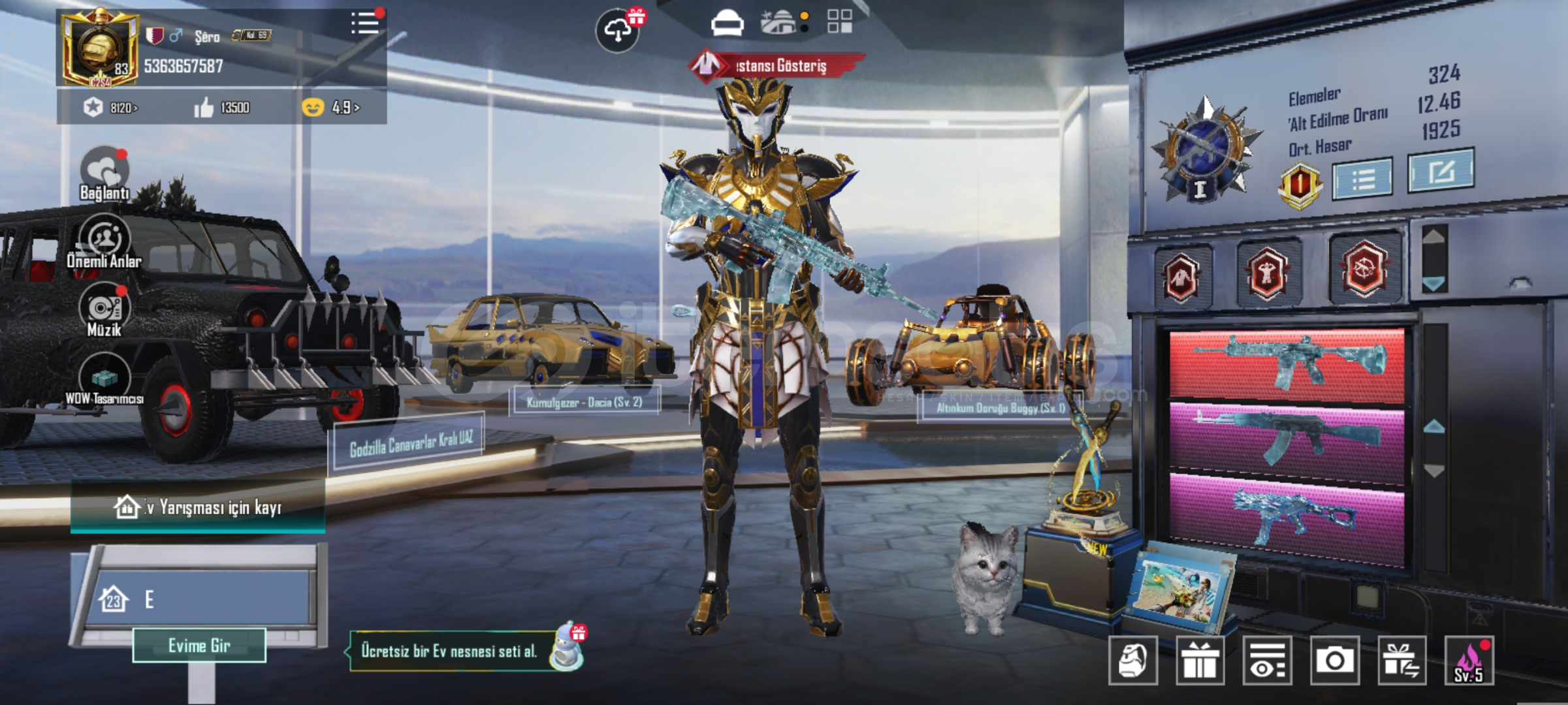The image size is (1568, 705).
Task: Open the Sv.5 flame level icon
Action: click(x=1468, y=661)
